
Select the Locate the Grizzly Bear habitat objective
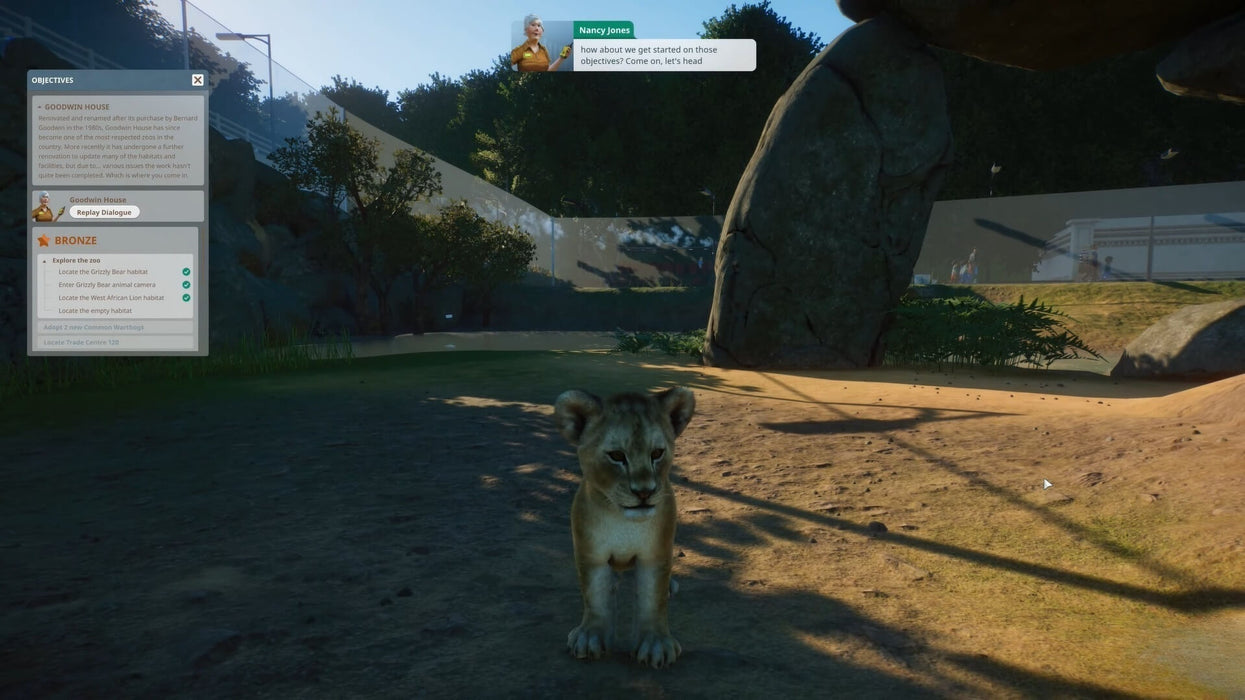click(x=103, y=272)
